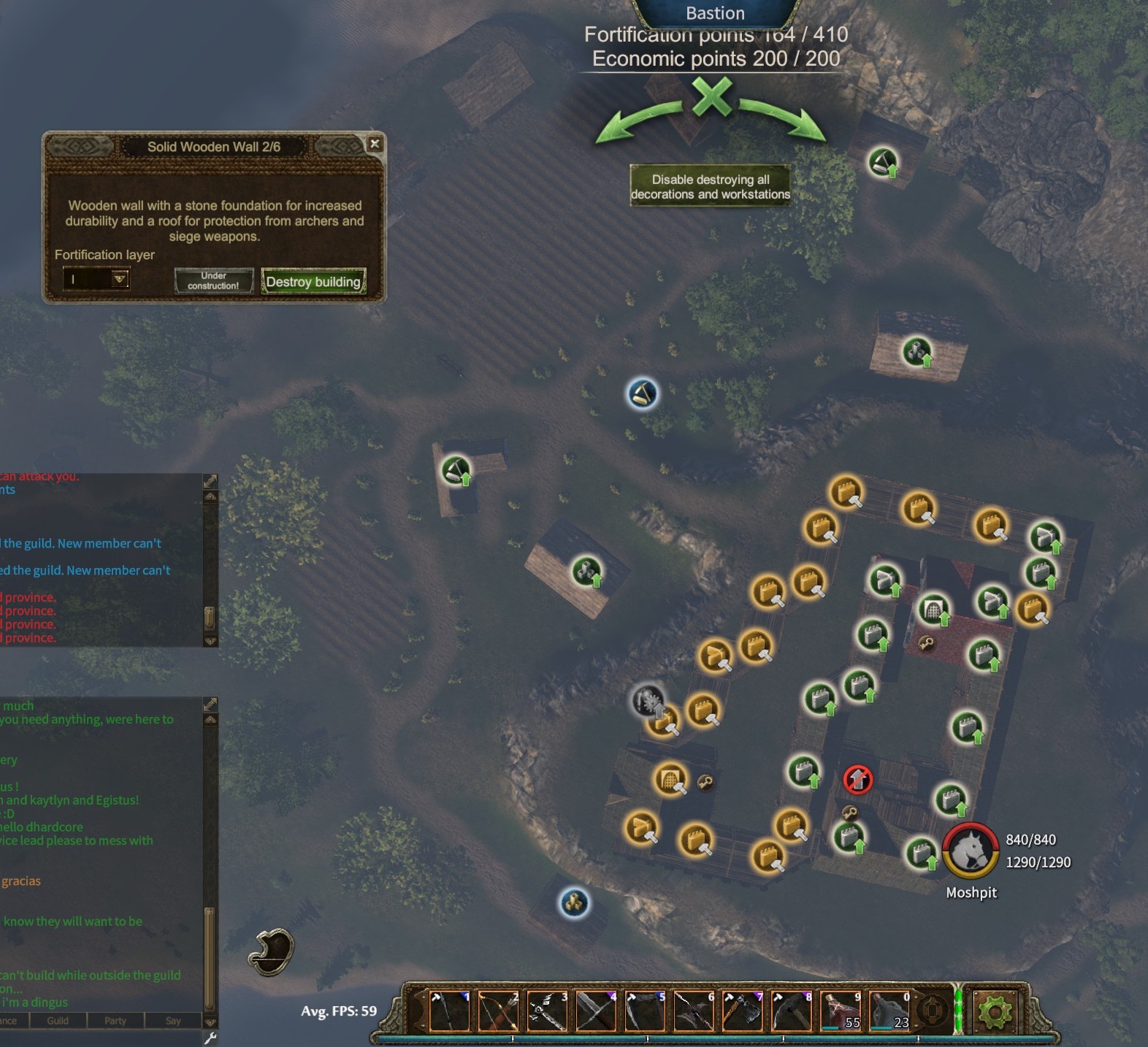Screen dimensions: 1148x1047
Task: Click the stomach hunger icon
Action: 272,952
